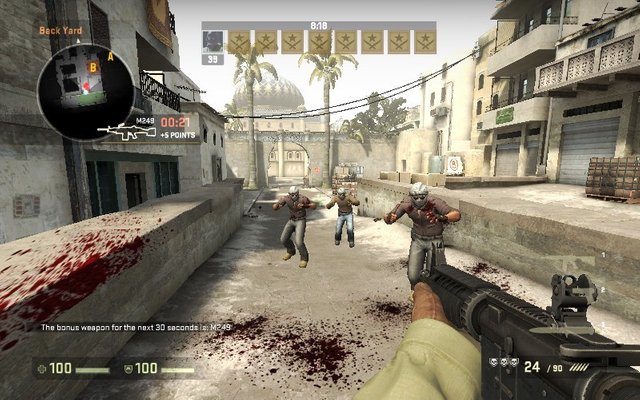Viewport: 640px width, 400px height.
Task: Click the bombsite B marker on the radar
Action: click(93, 68)
